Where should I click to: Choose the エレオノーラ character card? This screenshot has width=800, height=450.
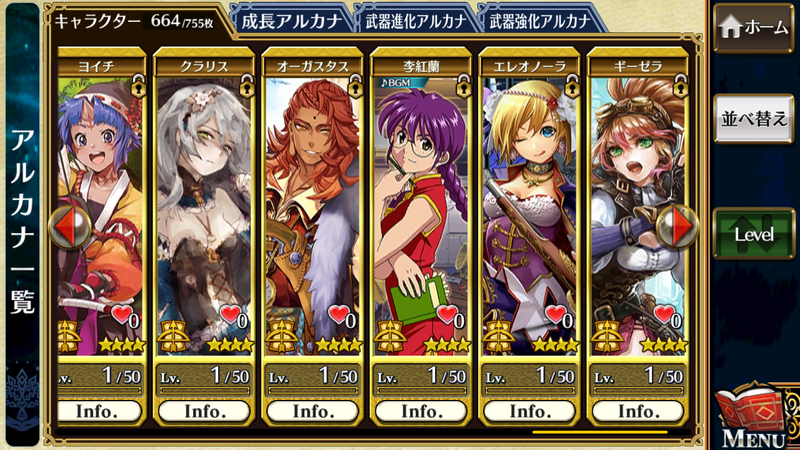pos(527,200)
